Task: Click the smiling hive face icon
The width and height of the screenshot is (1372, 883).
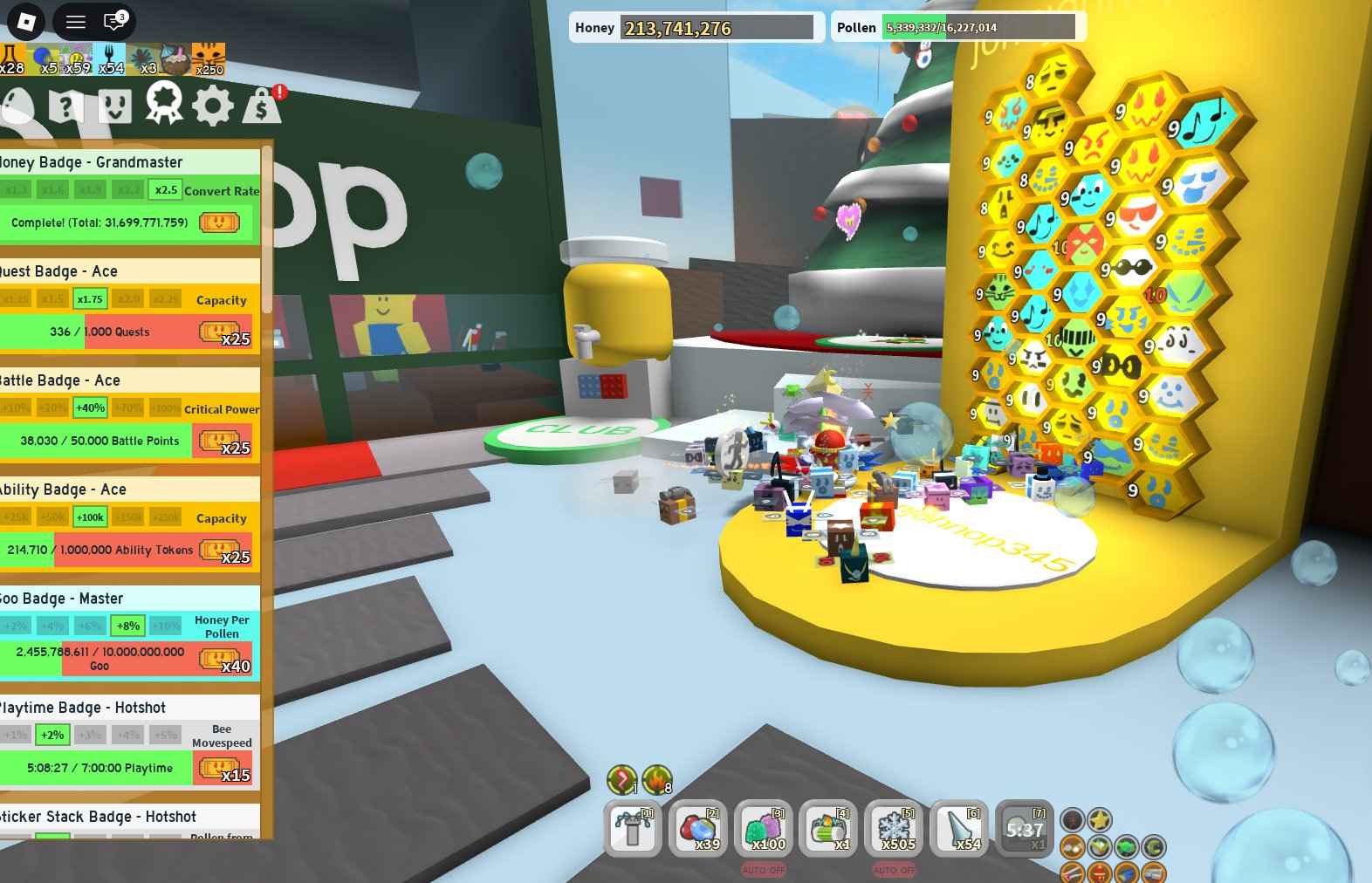Action: (x=114, y=106)
